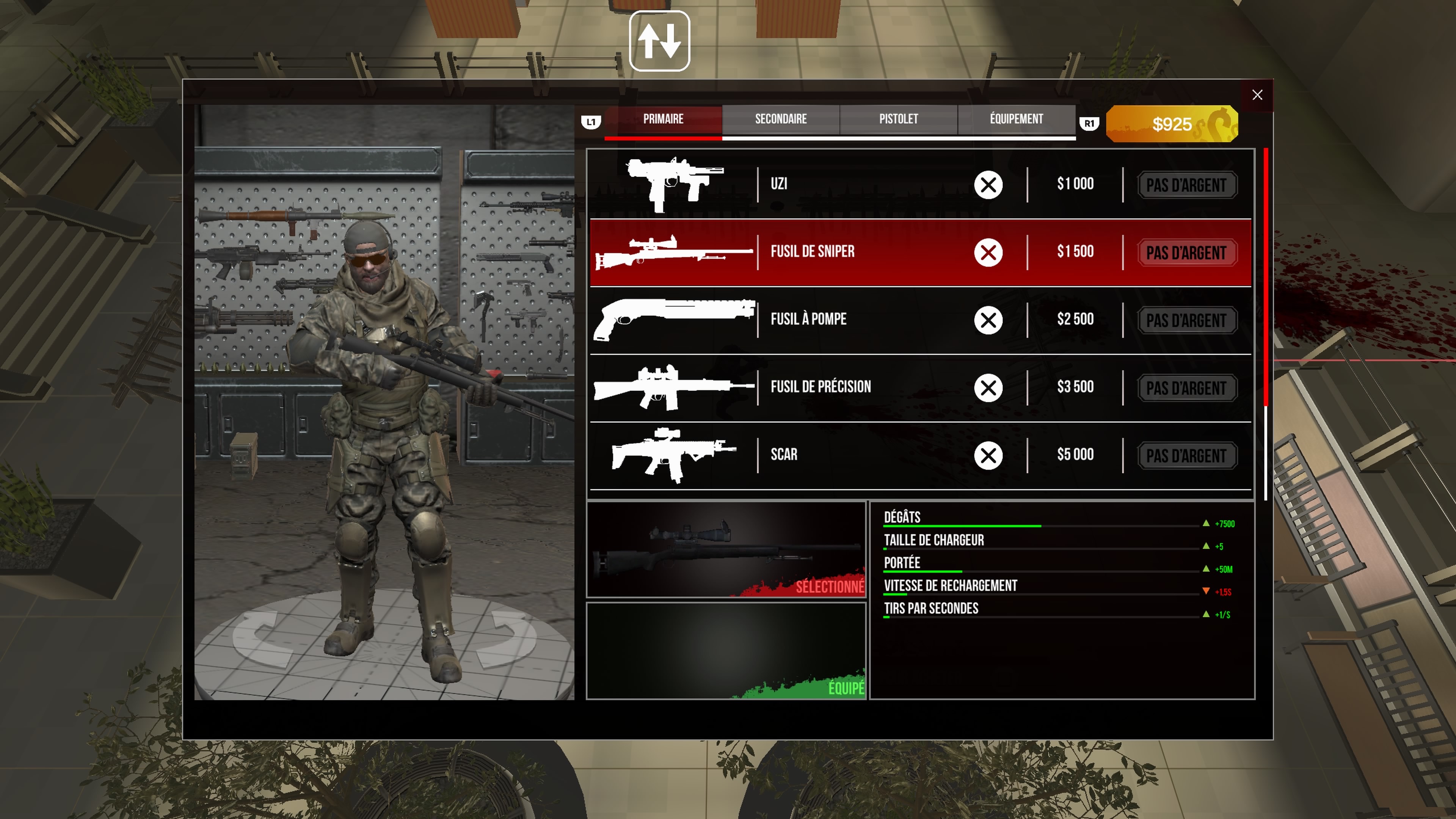The image size is (1456, 819).
Task: Select the Fusil à Pompe row
Action: 848,320
